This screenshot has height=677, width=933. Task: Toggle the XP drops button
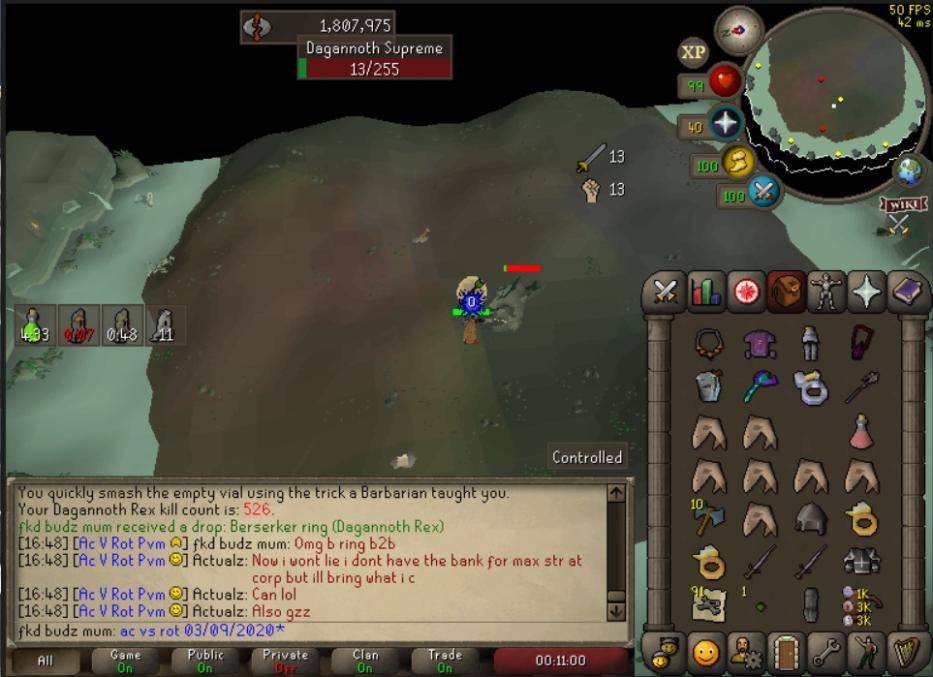coord(693,52)
